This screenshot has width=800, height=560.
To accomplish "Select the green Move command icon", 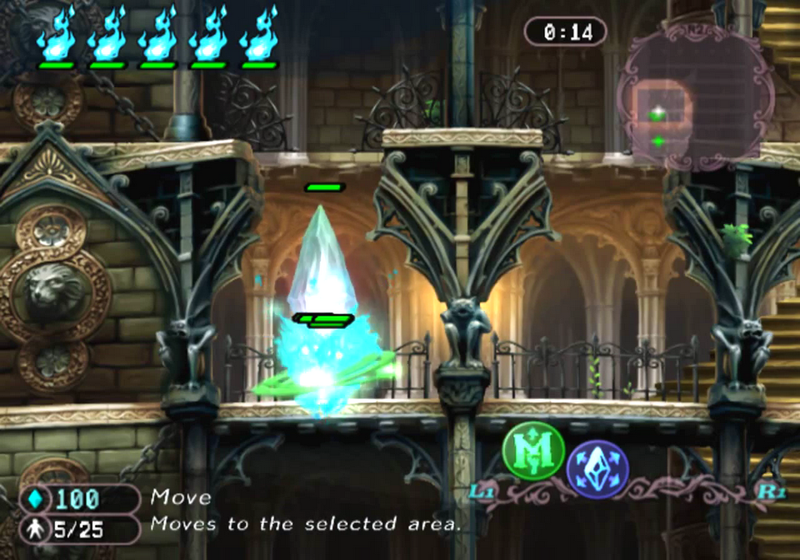I will pyautogui.click(x=533, y=451).
